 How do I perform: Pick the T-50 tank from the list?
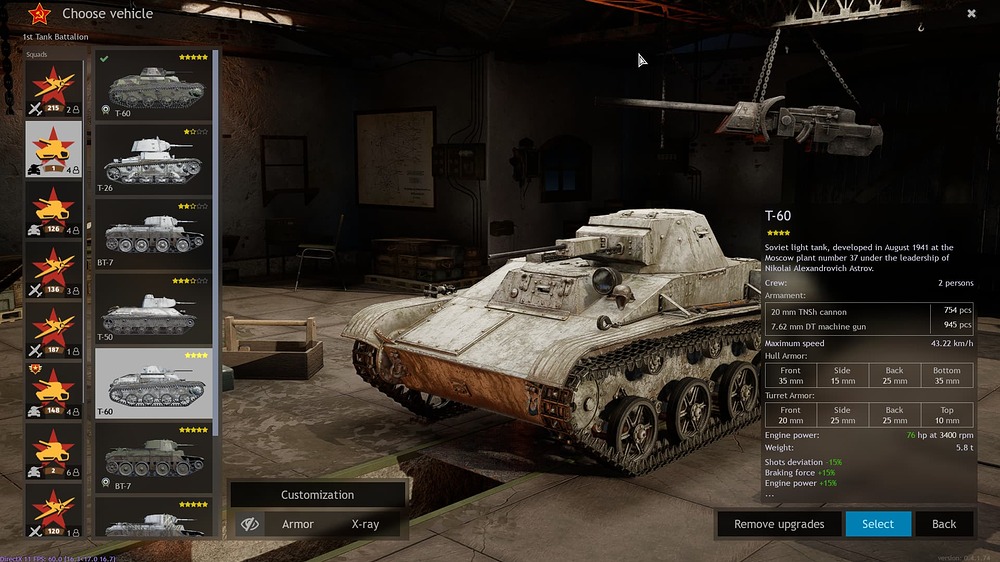154,310
